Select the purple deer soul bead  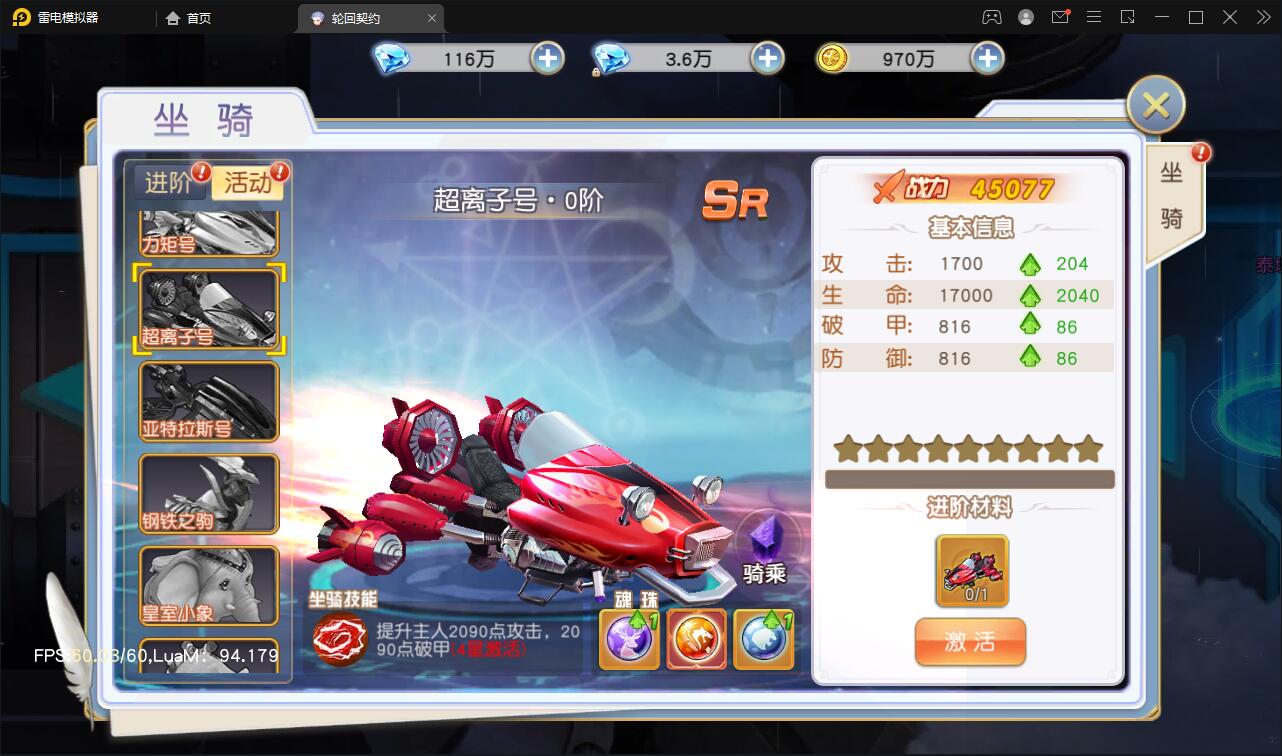click(x=628, y=636)
